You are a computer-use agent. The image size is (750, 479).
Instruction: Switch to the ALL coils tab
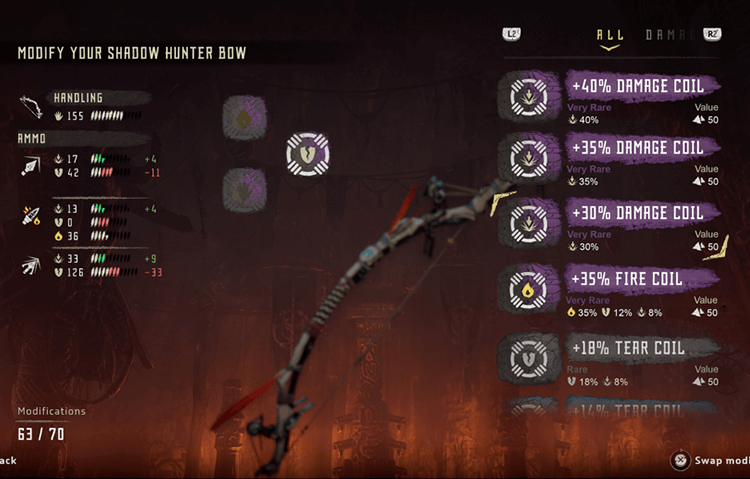click(610, 35)
